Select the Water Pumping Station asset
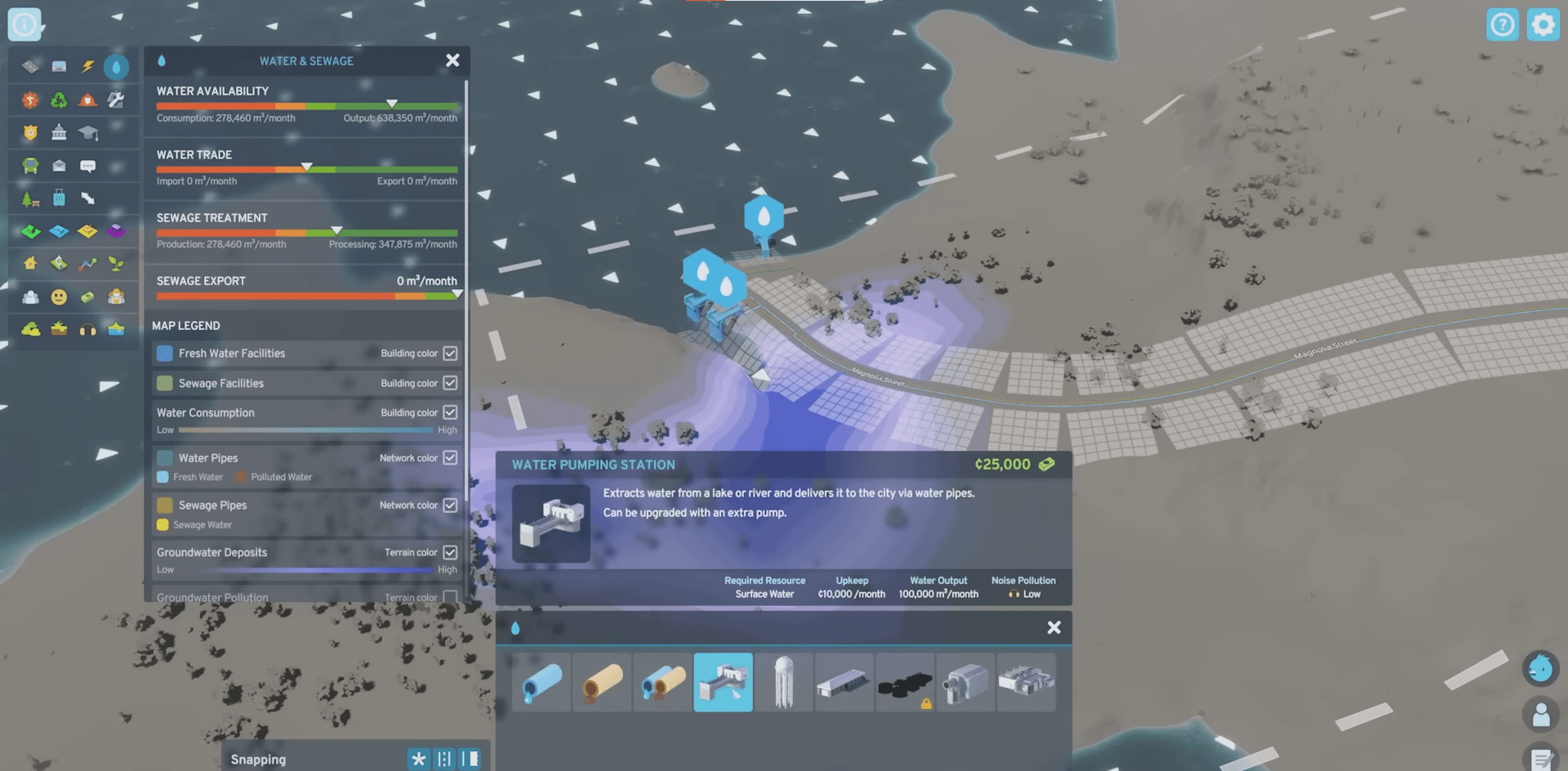The height and width of the screenshot is (771, 1568). click(x=723, y=683)
